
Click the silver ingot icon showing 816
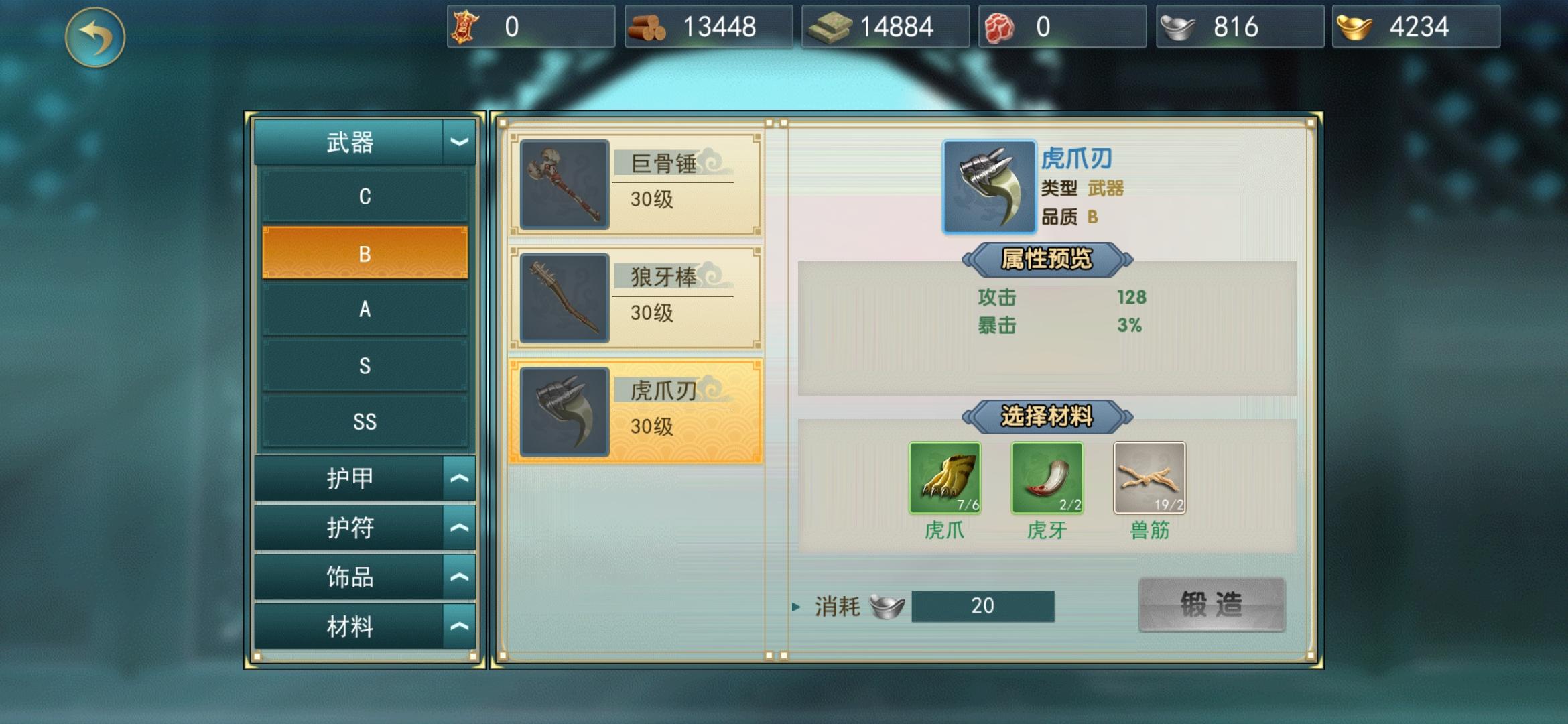click(x=1179, y=25)
